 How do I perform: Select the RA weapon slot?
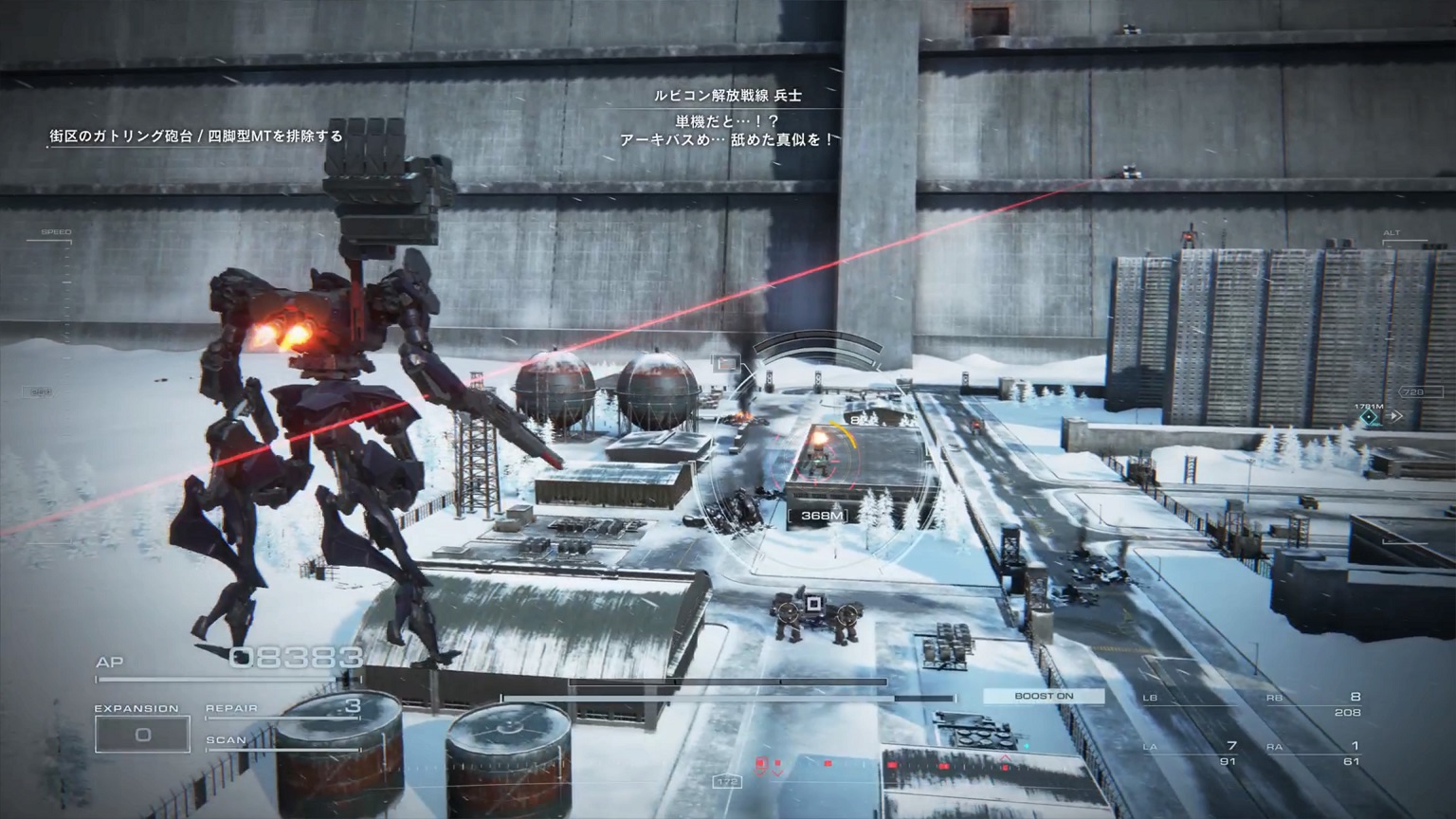click(1314, 753)
